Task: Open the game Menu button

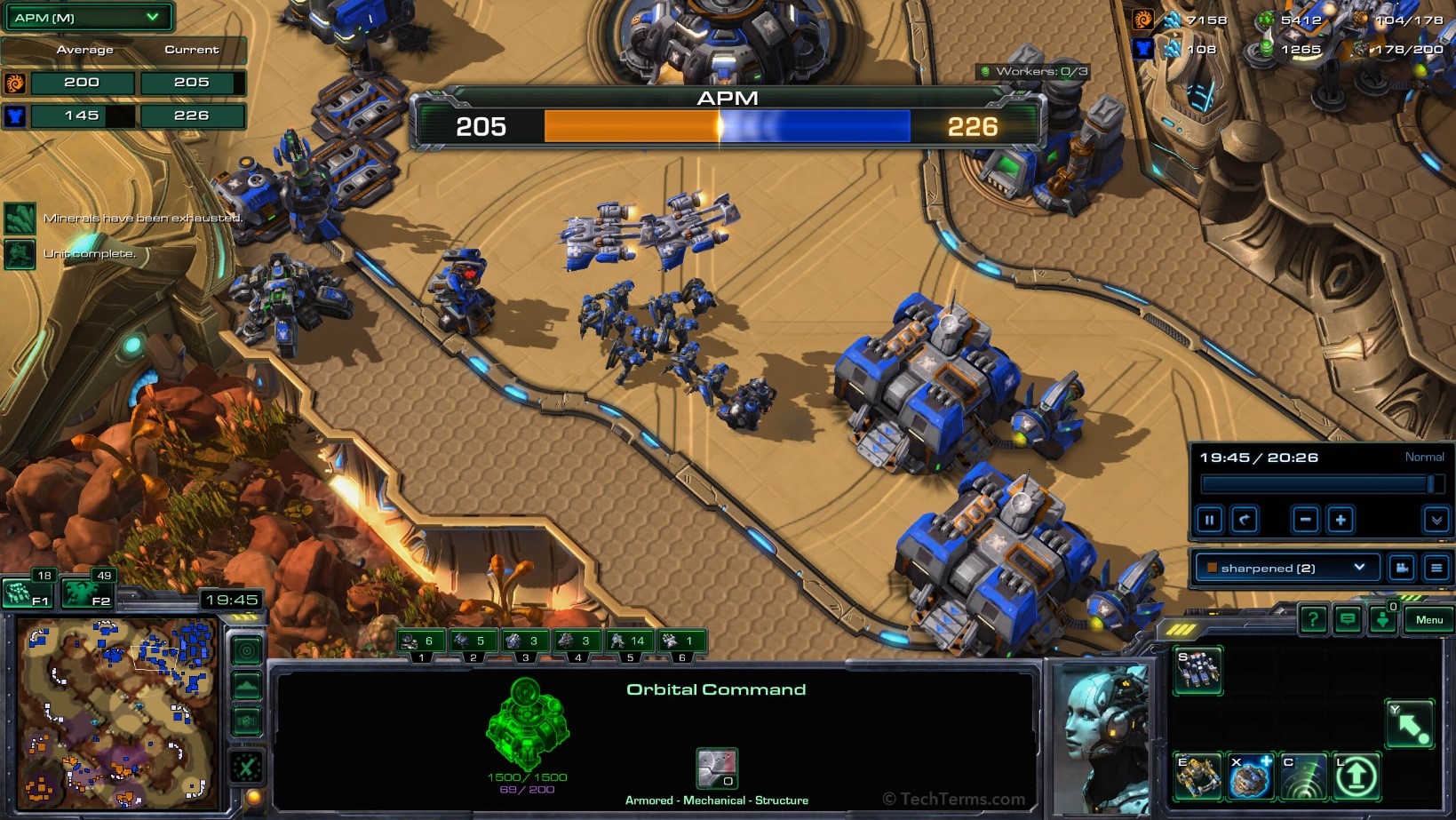Action: (x=1428, y=619)
